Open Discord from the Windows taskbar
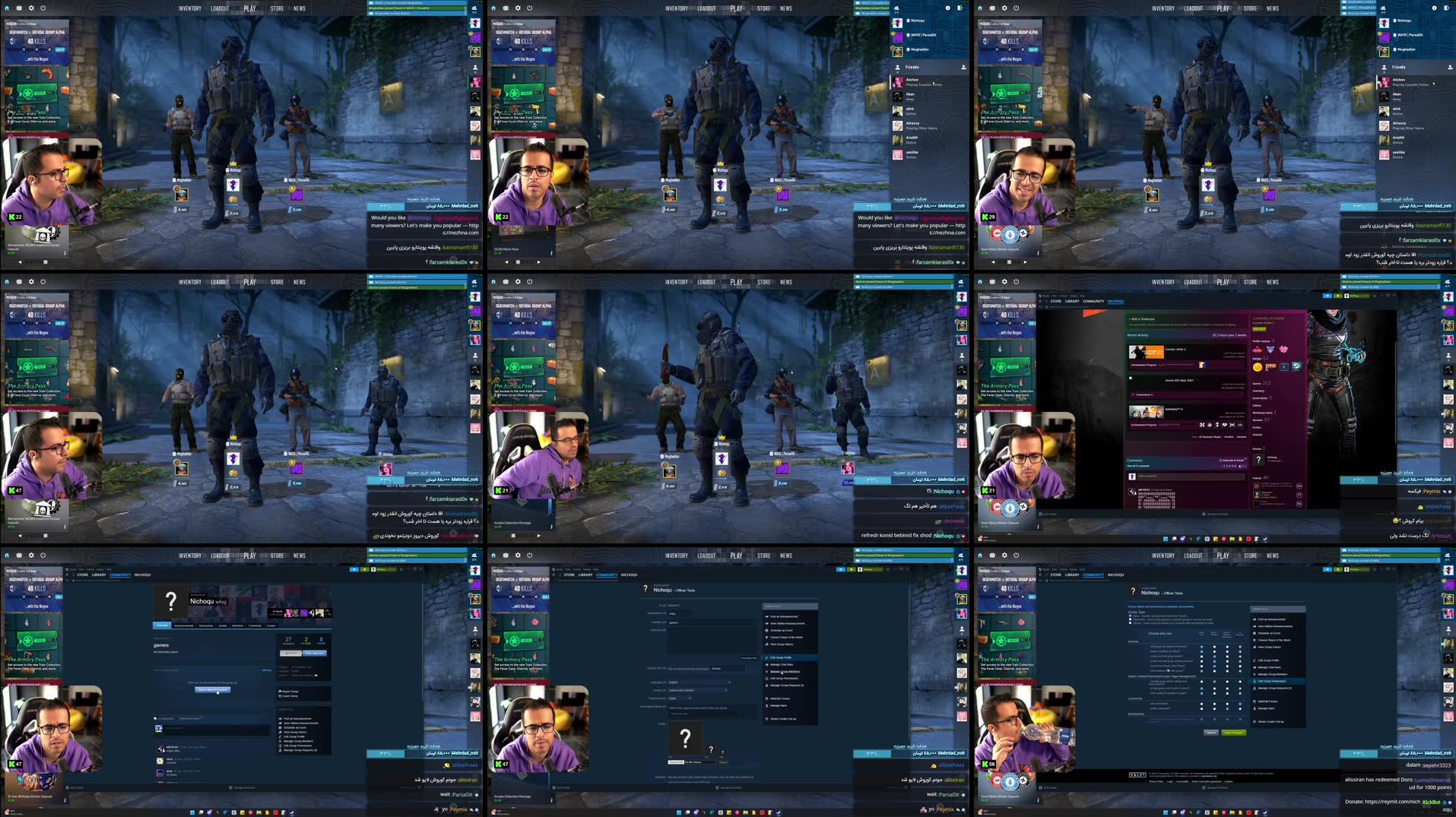1456x817 pixels. pyautogui.click(x=696, y=812)
